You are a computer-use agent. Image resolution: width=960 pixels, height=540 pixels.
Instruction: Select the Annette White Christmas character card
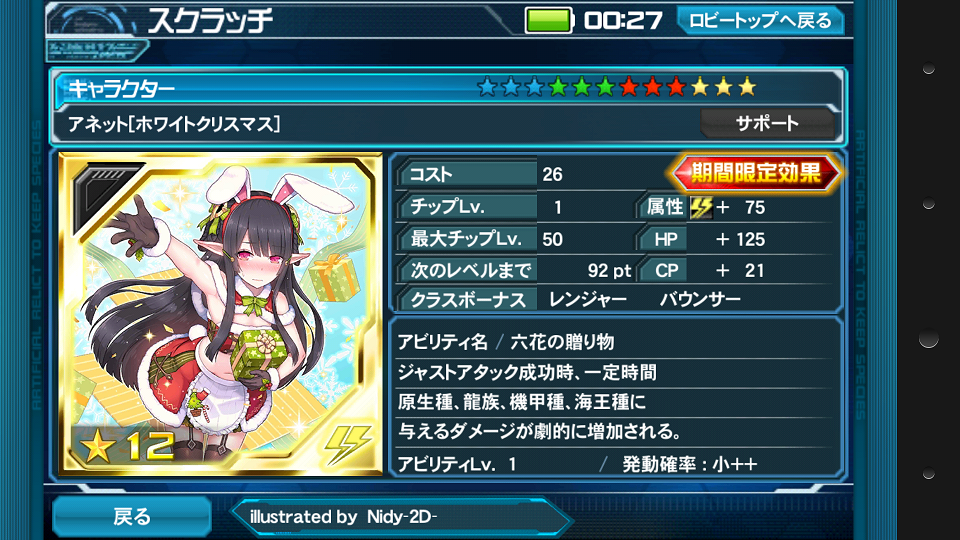pyautogui.click(x=220, y=314)
